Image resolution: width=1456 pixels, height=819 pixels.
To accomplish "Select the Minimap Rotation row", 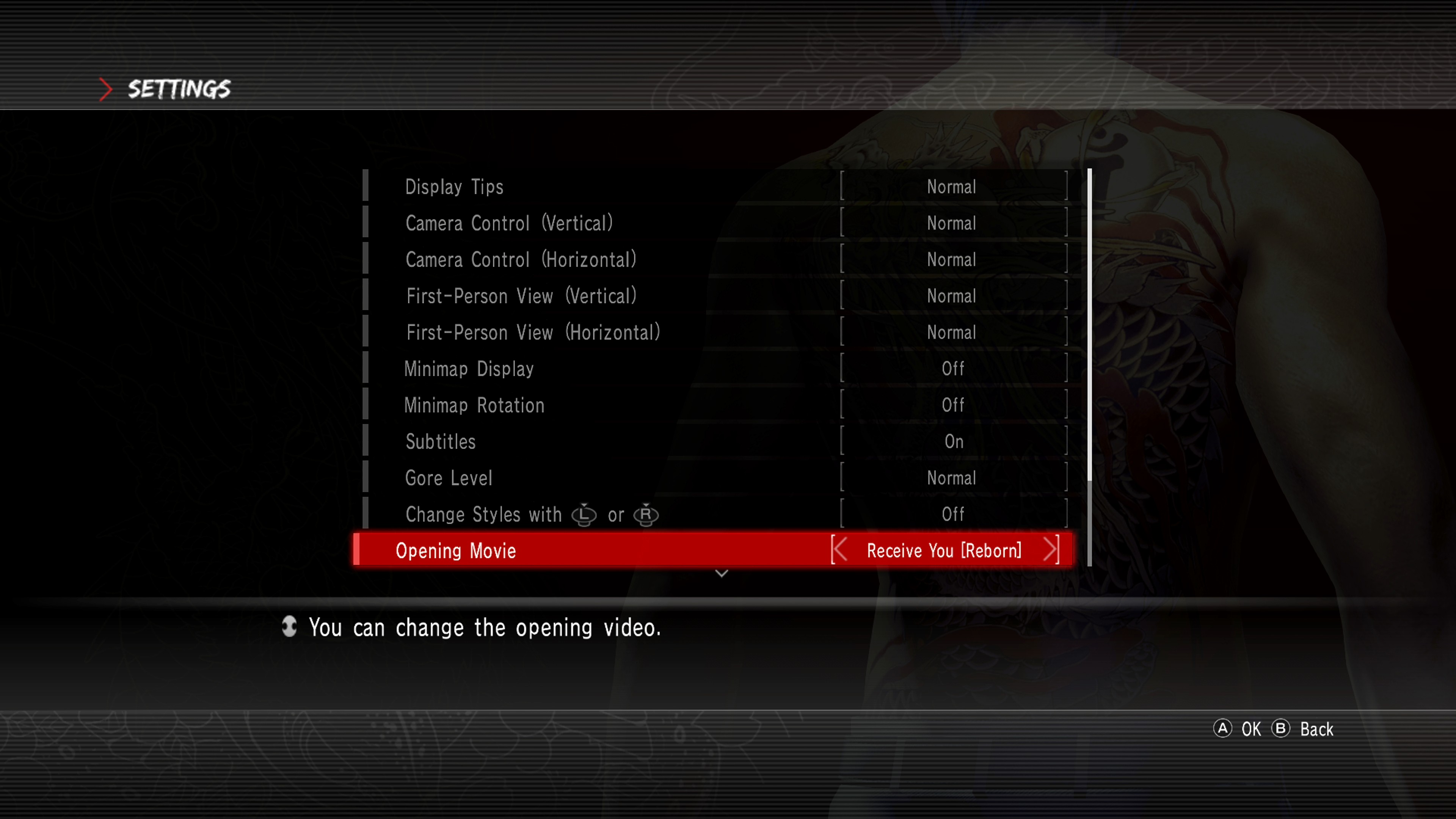I will 474,405.
